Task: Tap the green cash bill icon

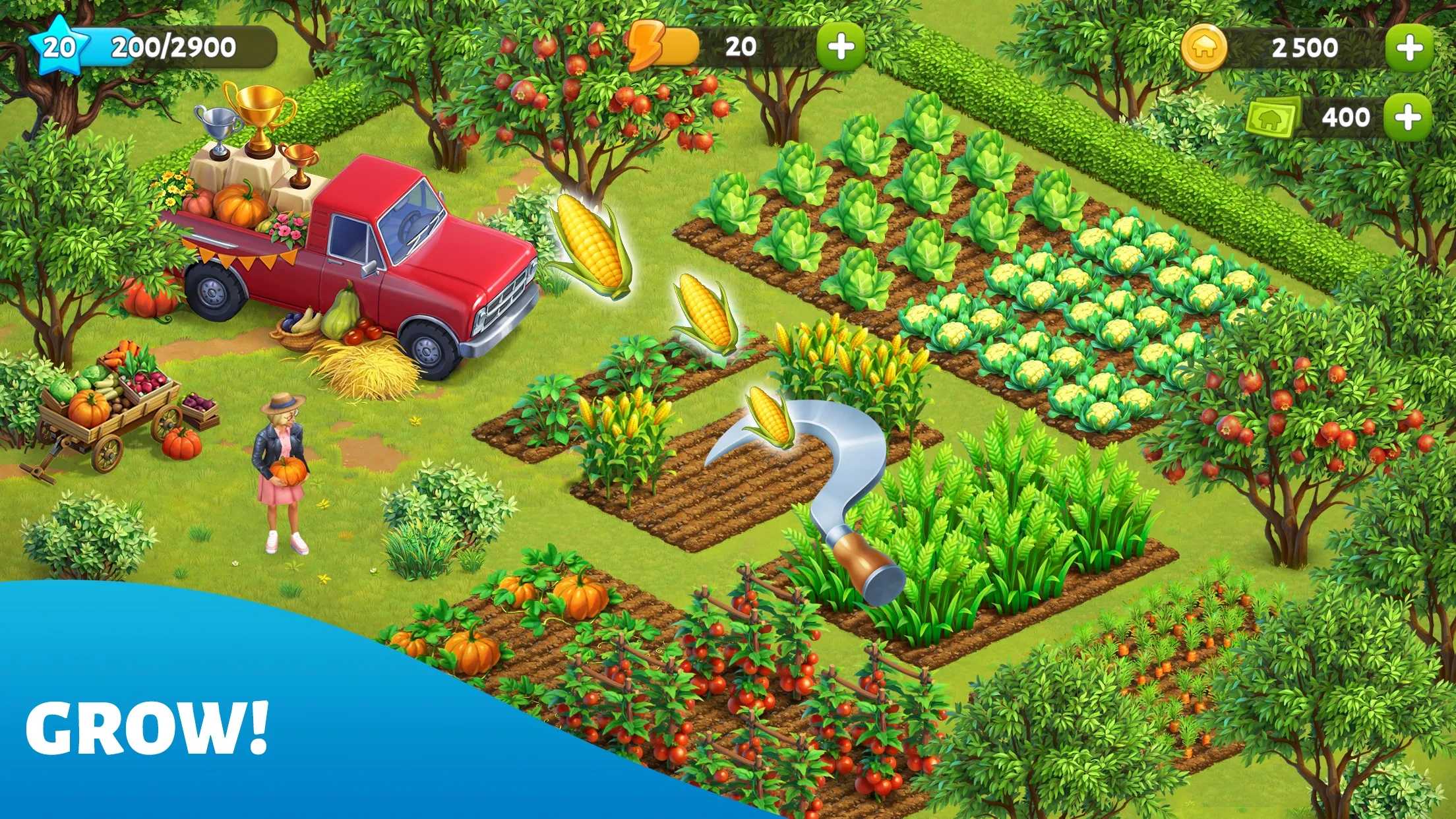Action: click(1273, 118)
